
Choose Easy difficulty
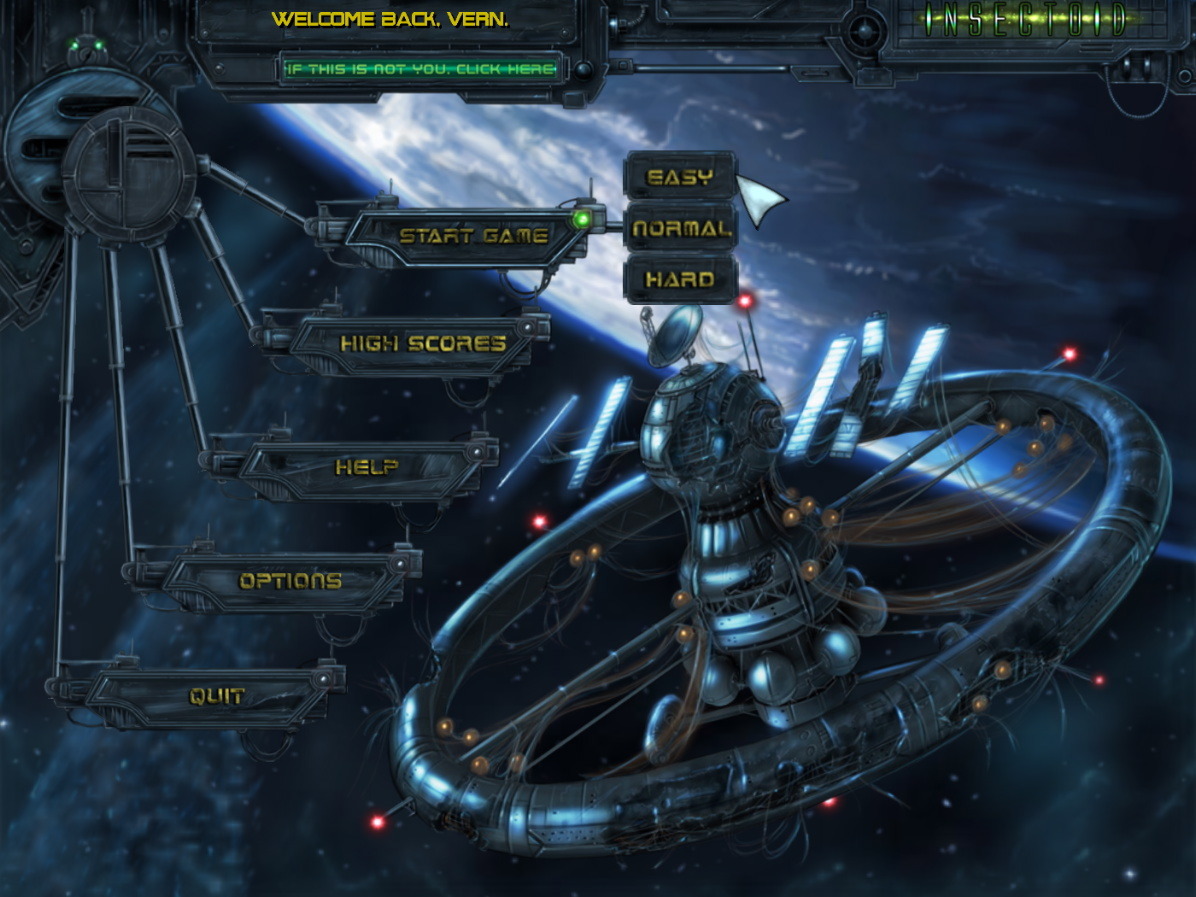coord(680,178)
